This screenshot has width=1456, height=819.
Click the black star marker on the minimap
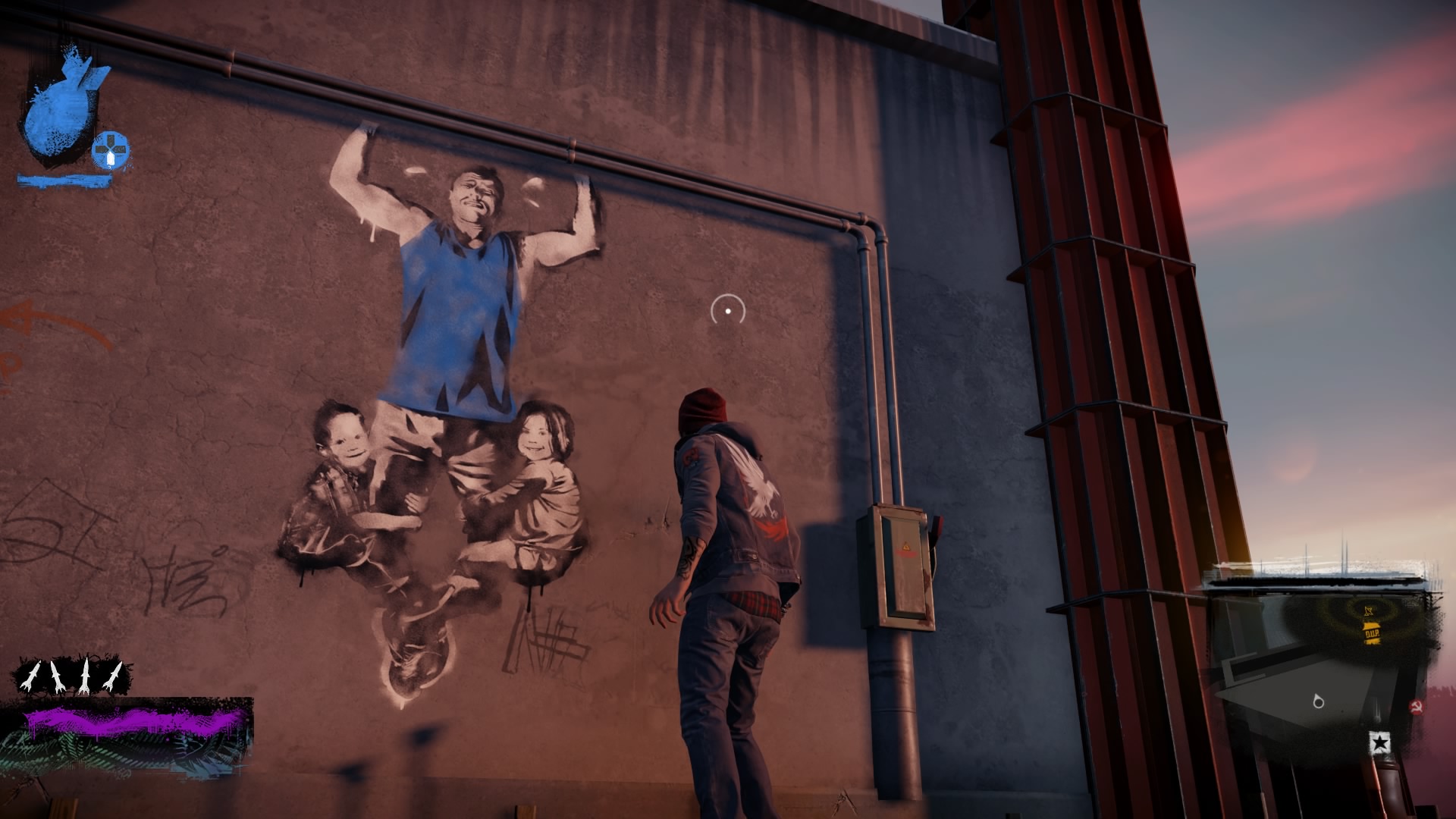(1380, 742)
